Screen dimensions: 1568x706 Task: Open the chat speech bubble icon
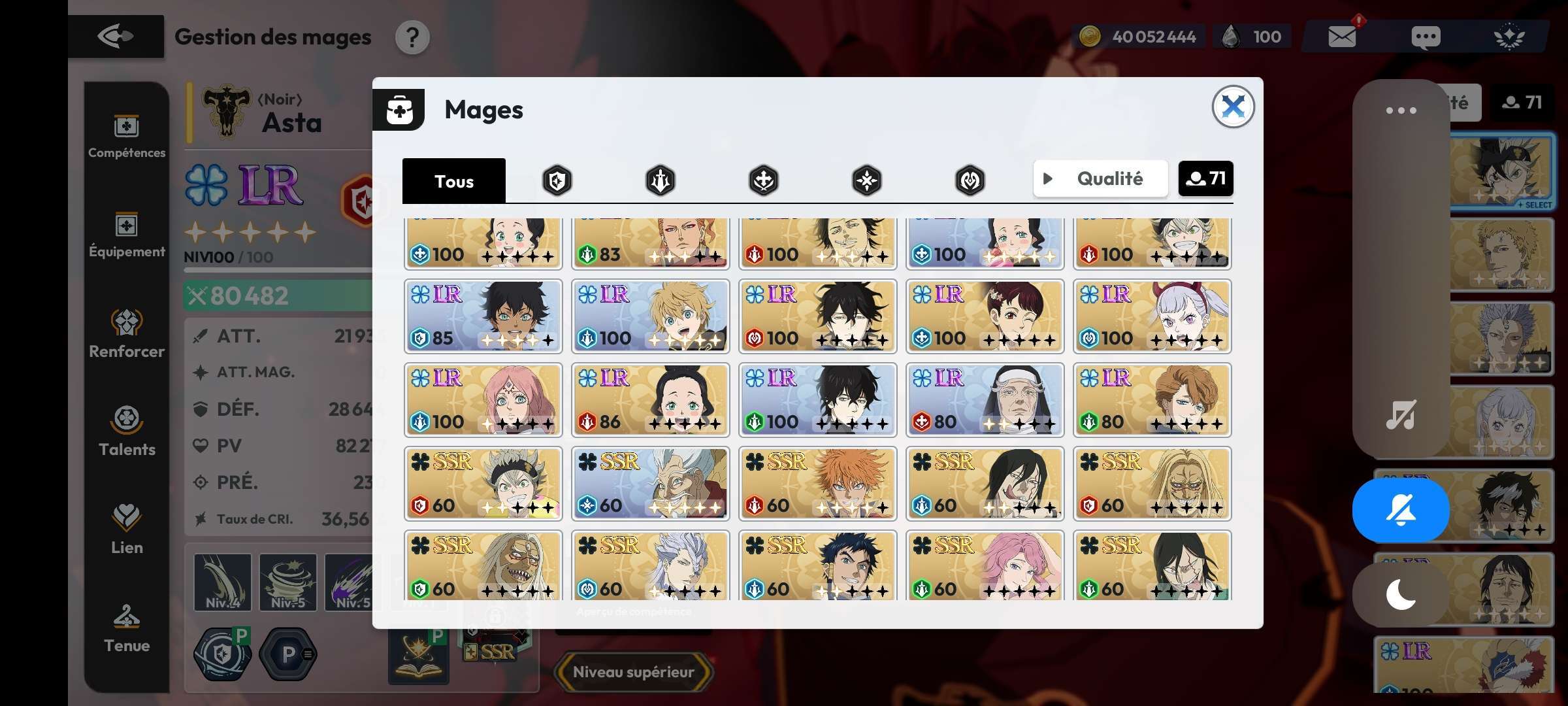(x=1425, y=37)
